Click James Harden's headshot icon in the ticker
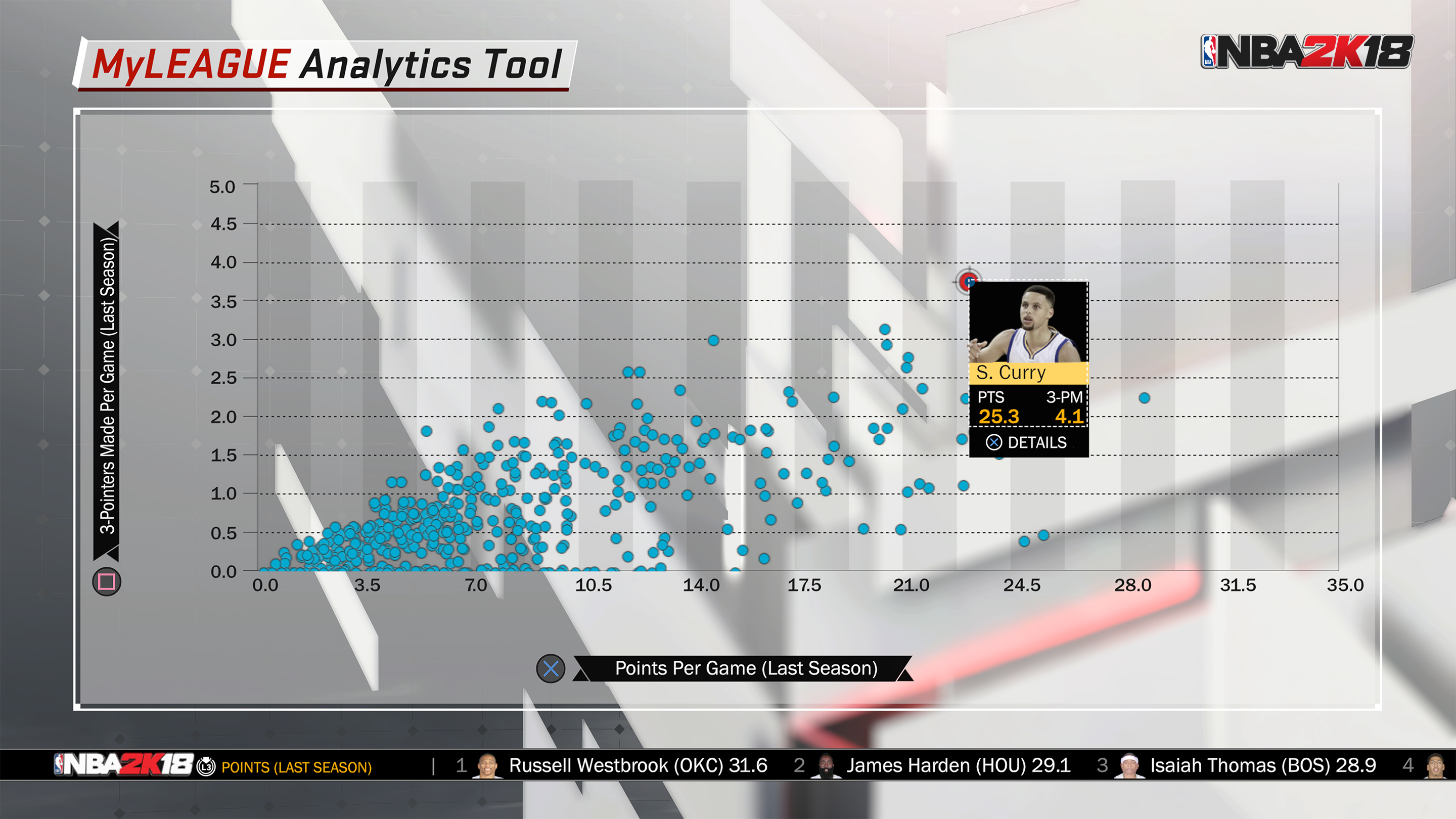This screenshot has height=819, width=1456. point(827,765)
